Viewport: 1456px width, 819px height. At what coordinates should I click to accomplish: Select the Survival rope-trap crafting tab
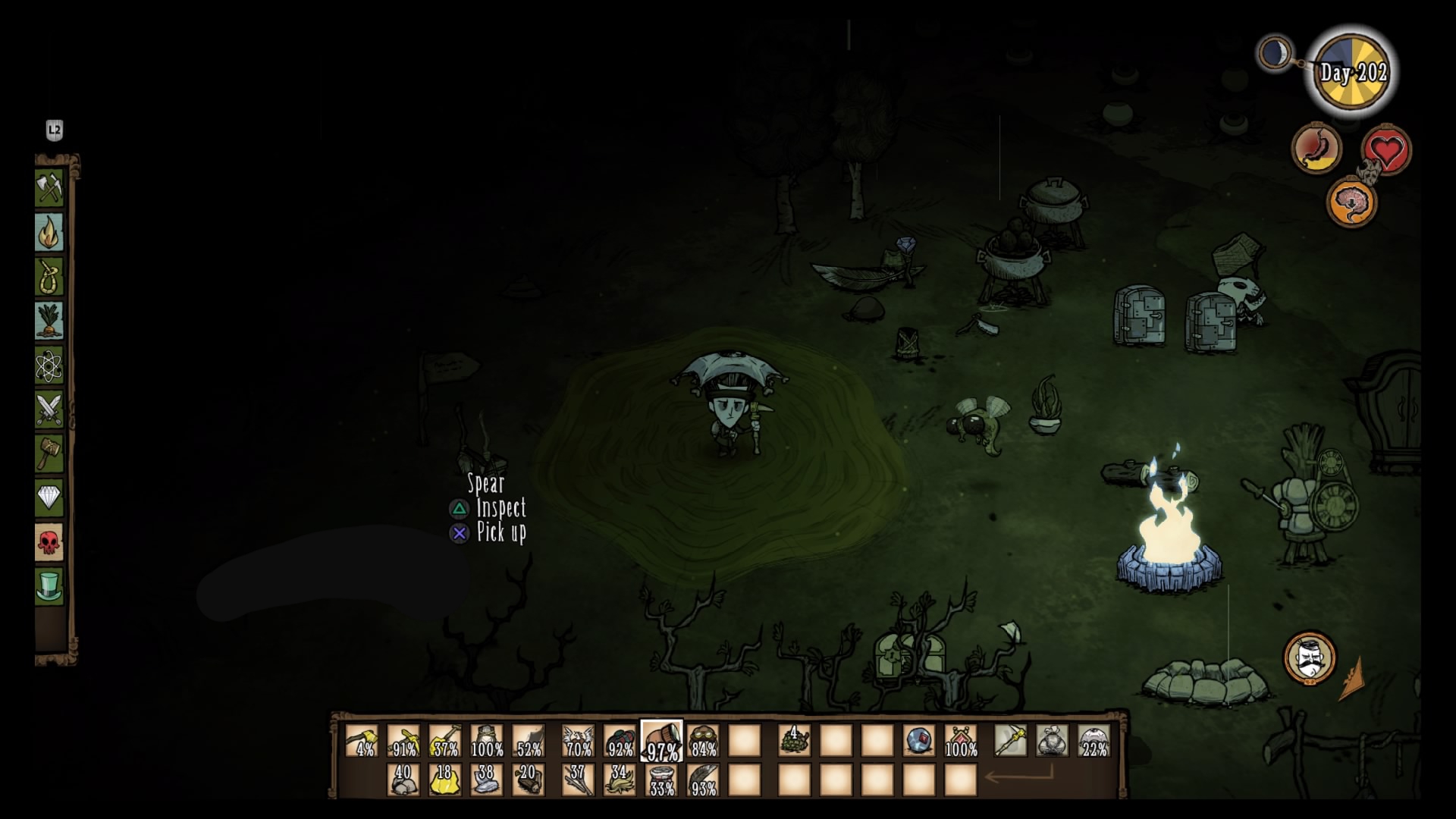pyautogui.click(x=49, y=277)
